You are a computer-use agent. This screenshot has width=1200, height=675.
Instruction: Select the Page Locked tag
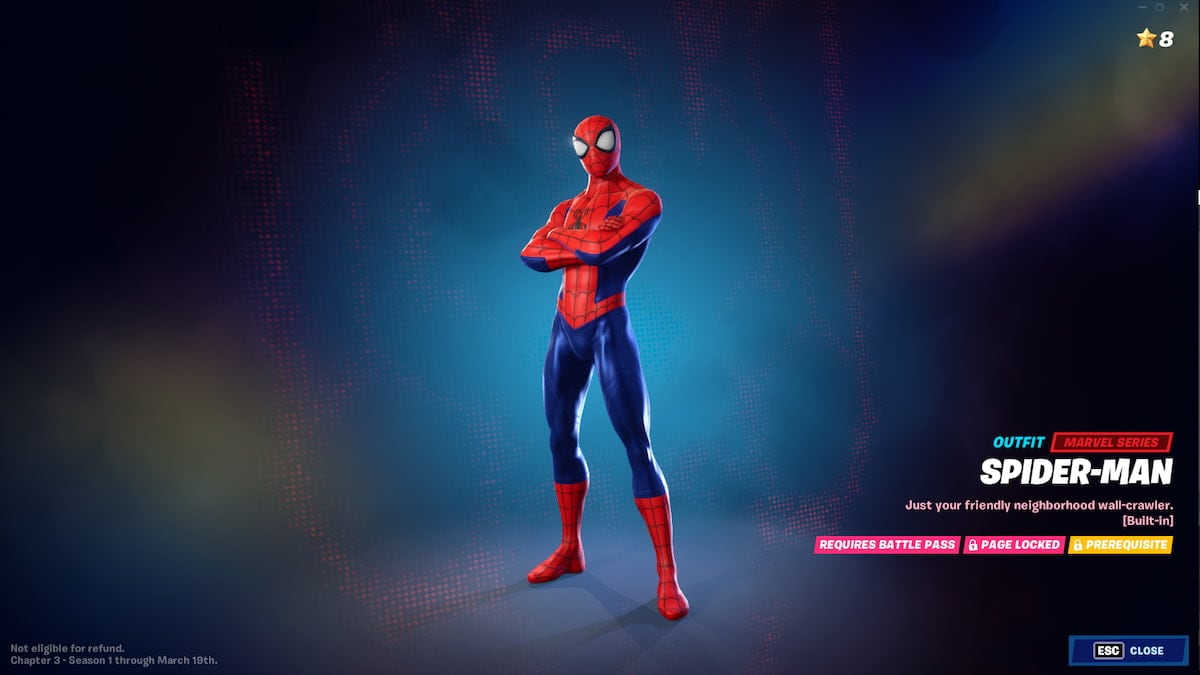tap(1014, 545)
